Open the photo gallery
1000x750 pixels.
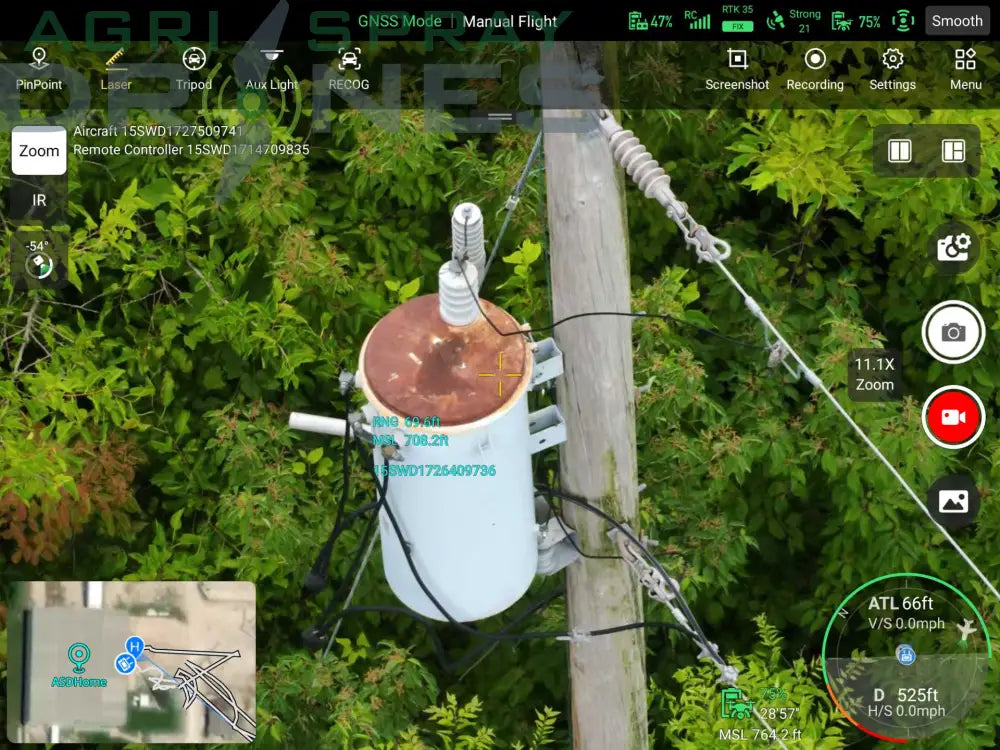[x=954, y=501]
